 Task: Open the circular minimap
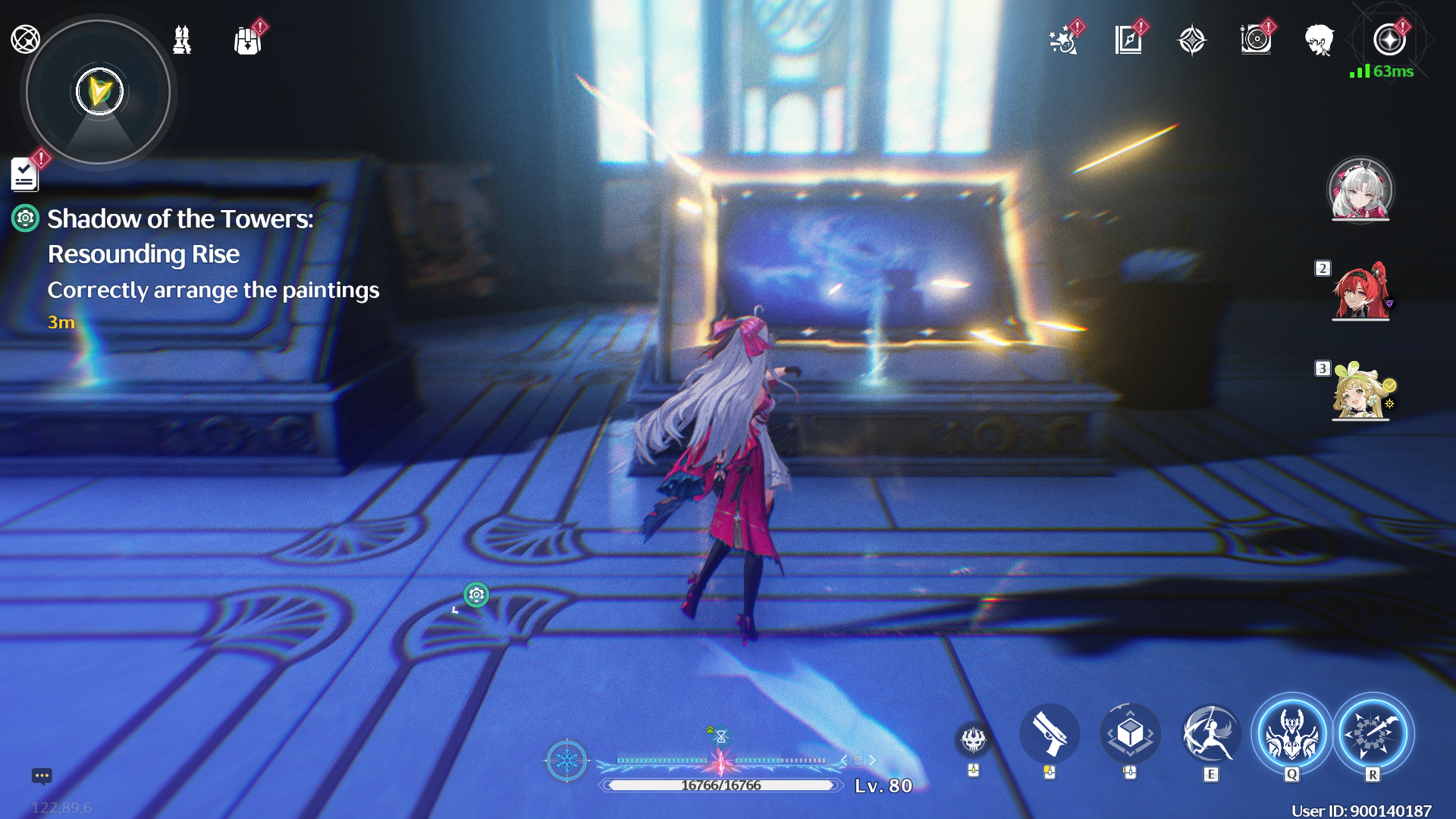point(98,93)
